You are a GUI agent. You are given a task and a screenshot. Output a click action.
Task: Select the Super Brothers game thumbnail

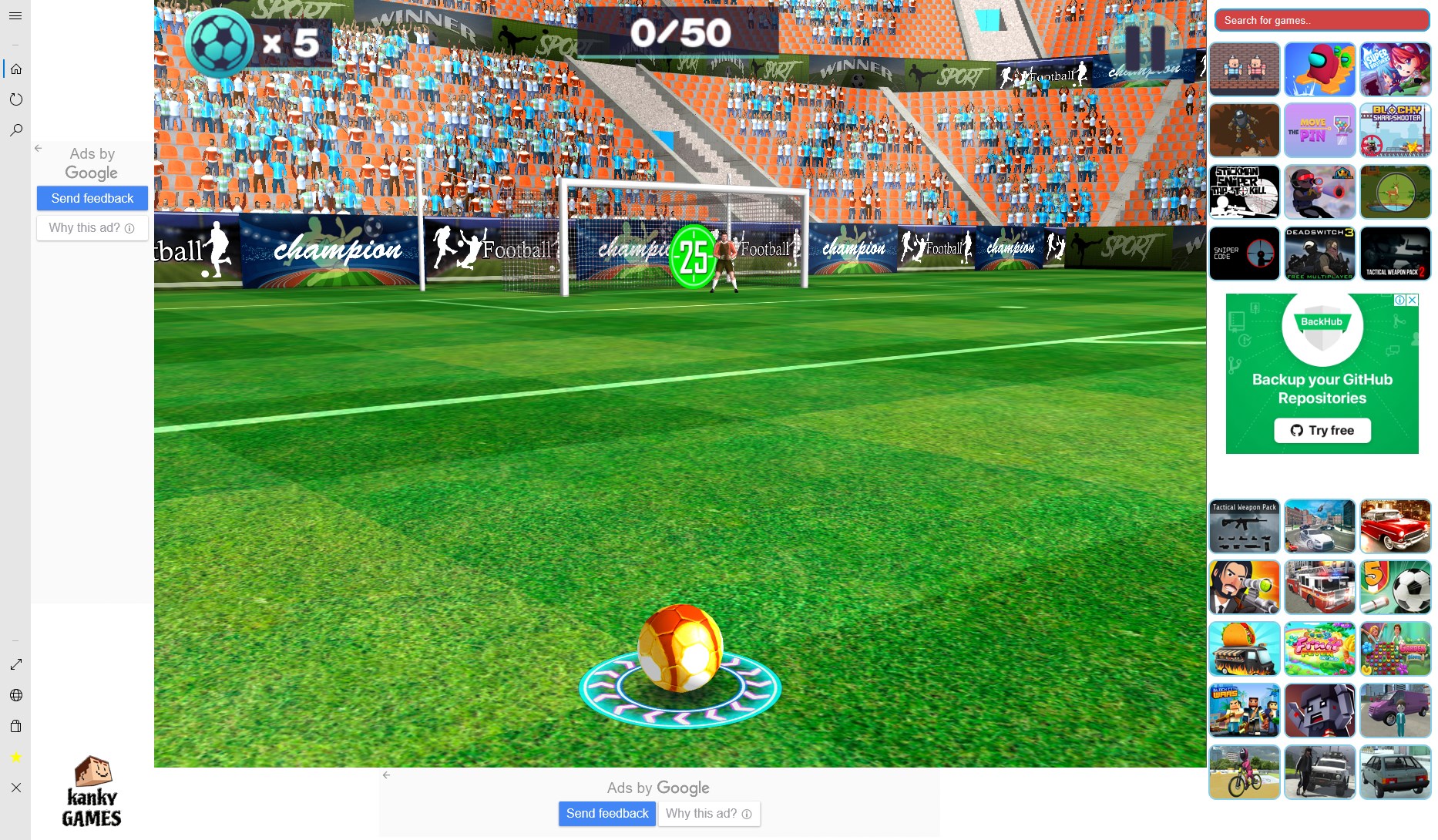click(1396, 69)
